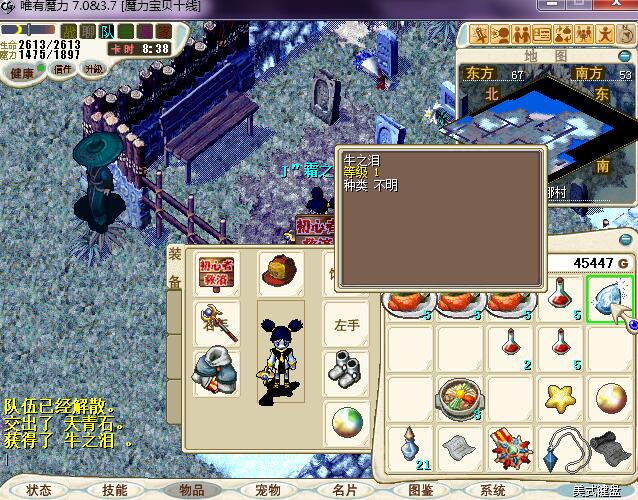Select the blue flask stacked 21
Viewport: 638px width, 500px height.
pos(408,446)
